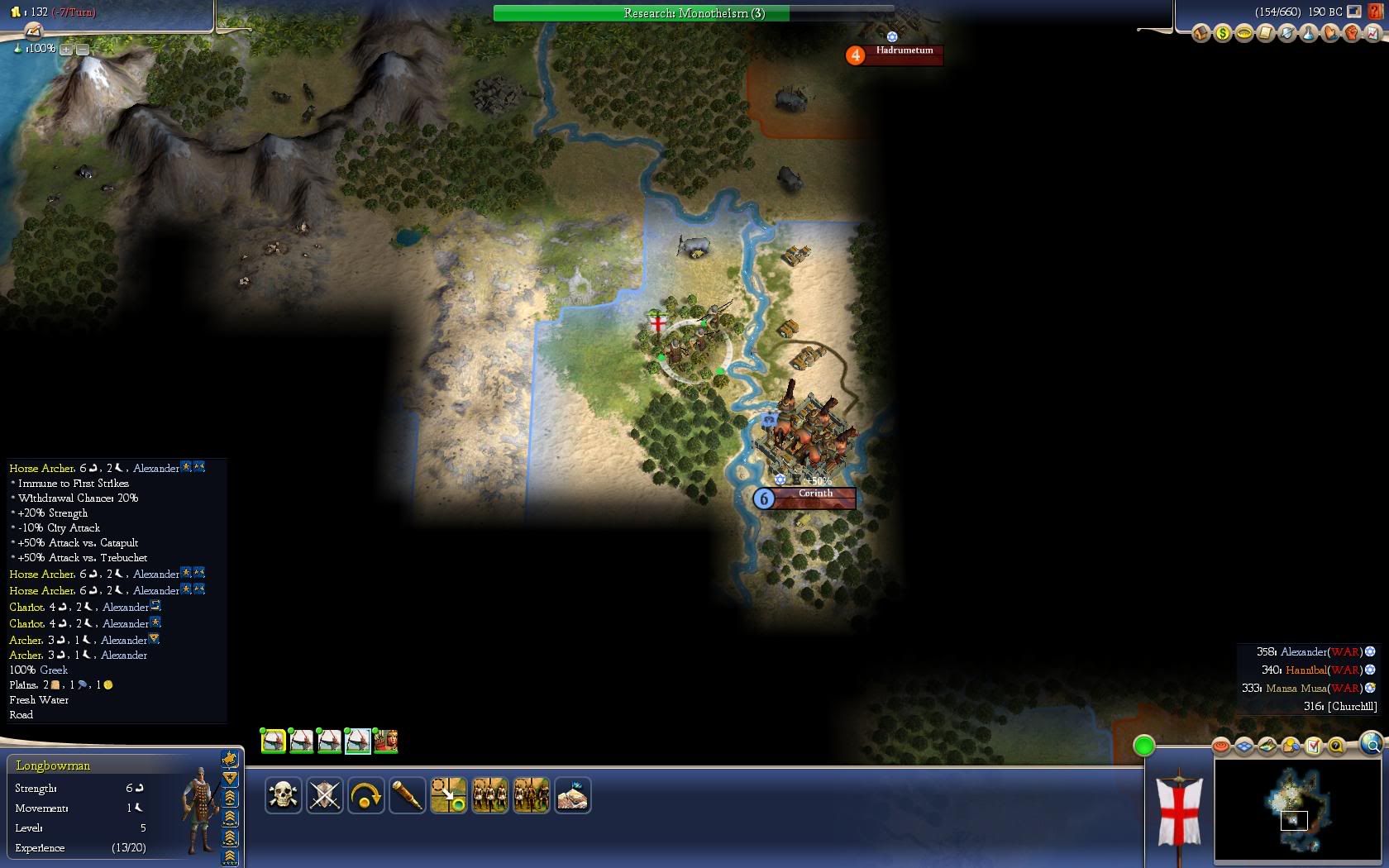Activate the crossed swords shield action

(324, 796)
